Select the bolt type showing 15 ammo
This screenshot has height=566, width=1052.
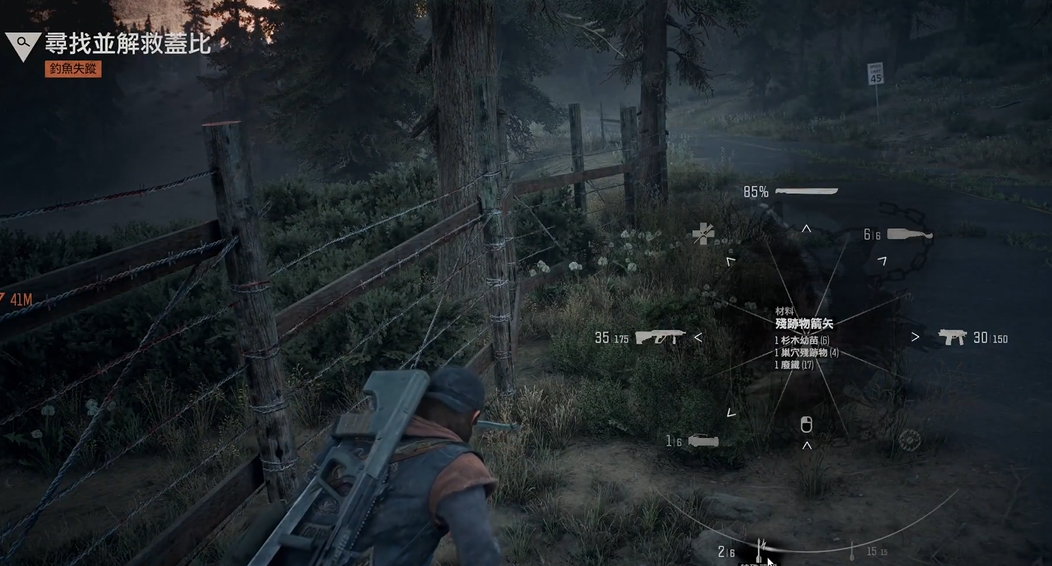pos(853,550)
